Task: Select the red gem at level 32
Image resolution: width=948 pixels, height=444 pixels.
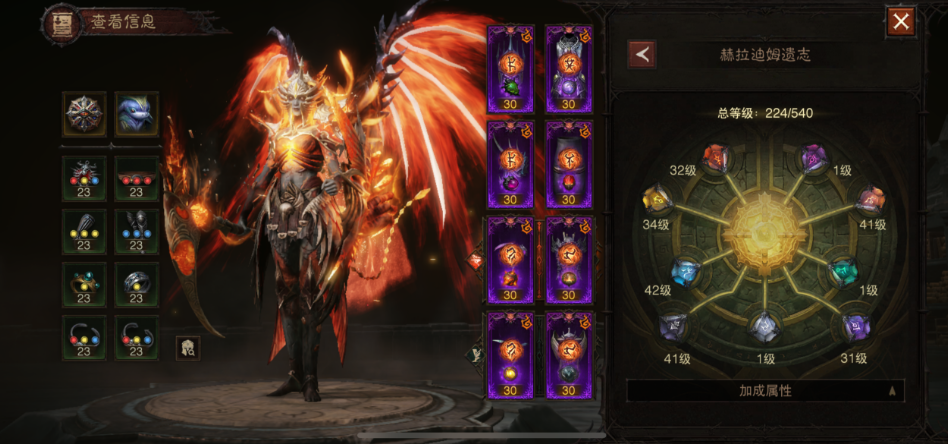Action: (x=714, y=156)
